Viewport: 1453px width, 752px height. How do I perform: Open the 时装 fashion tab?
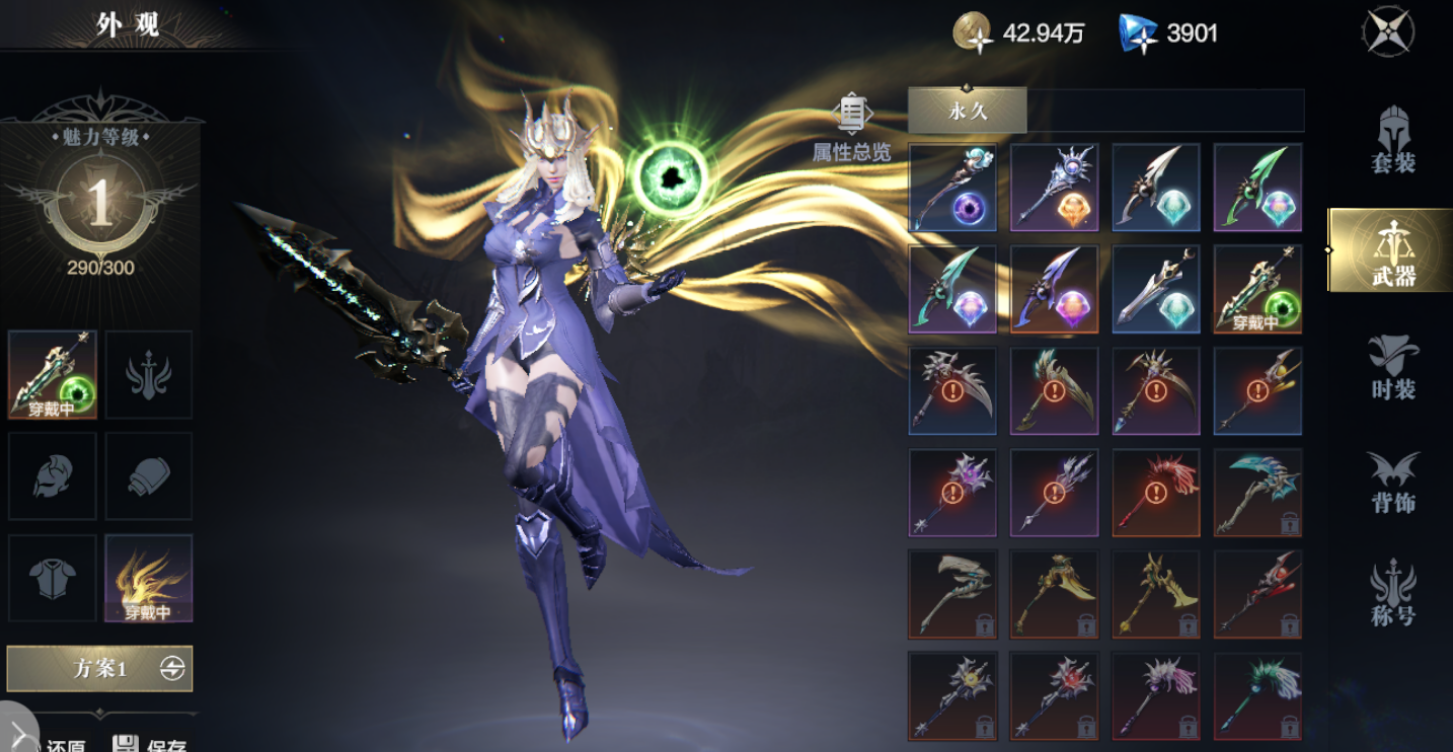click(1393, 367)
